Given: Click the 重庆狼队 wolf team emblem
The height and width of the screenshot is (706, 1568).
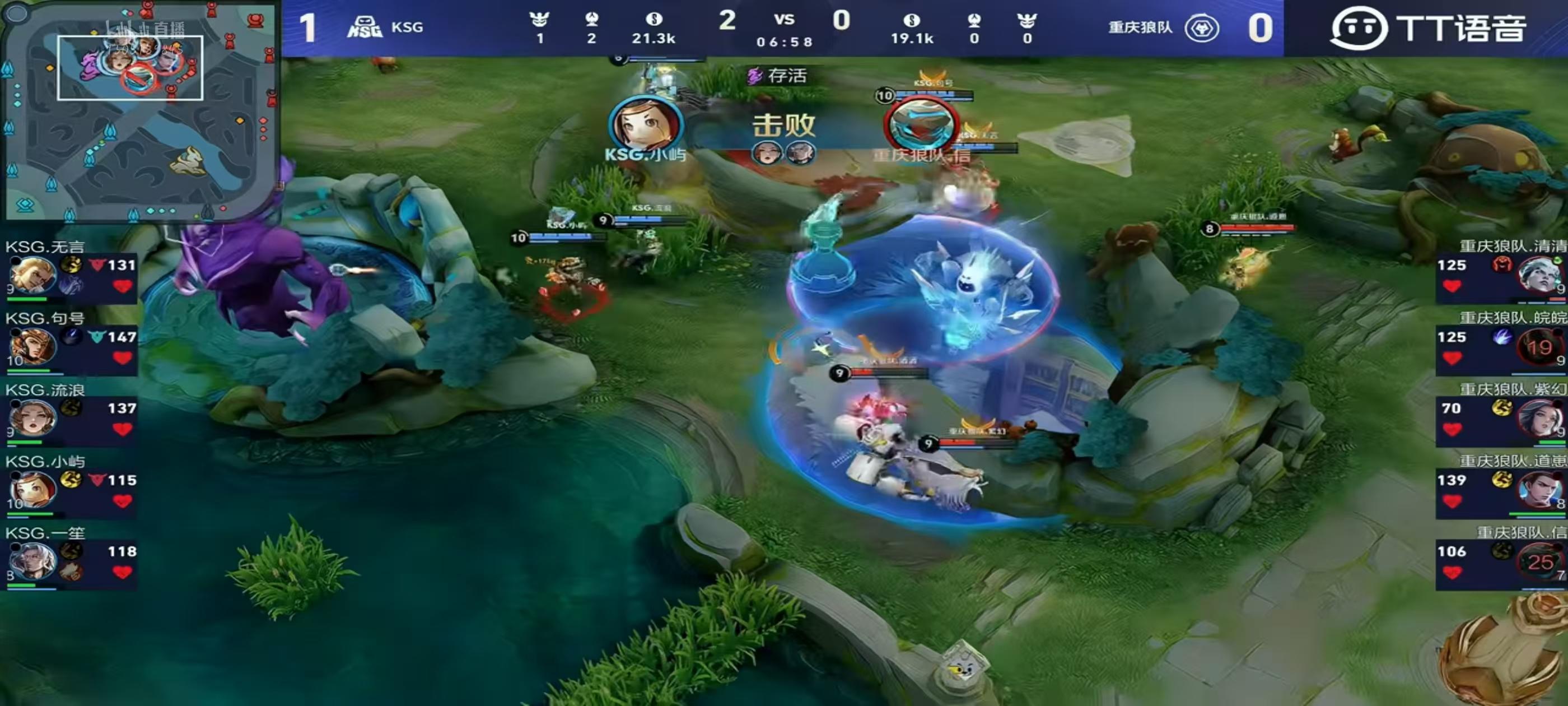Looking at the screenshot, I should [x=1201, y=28].
